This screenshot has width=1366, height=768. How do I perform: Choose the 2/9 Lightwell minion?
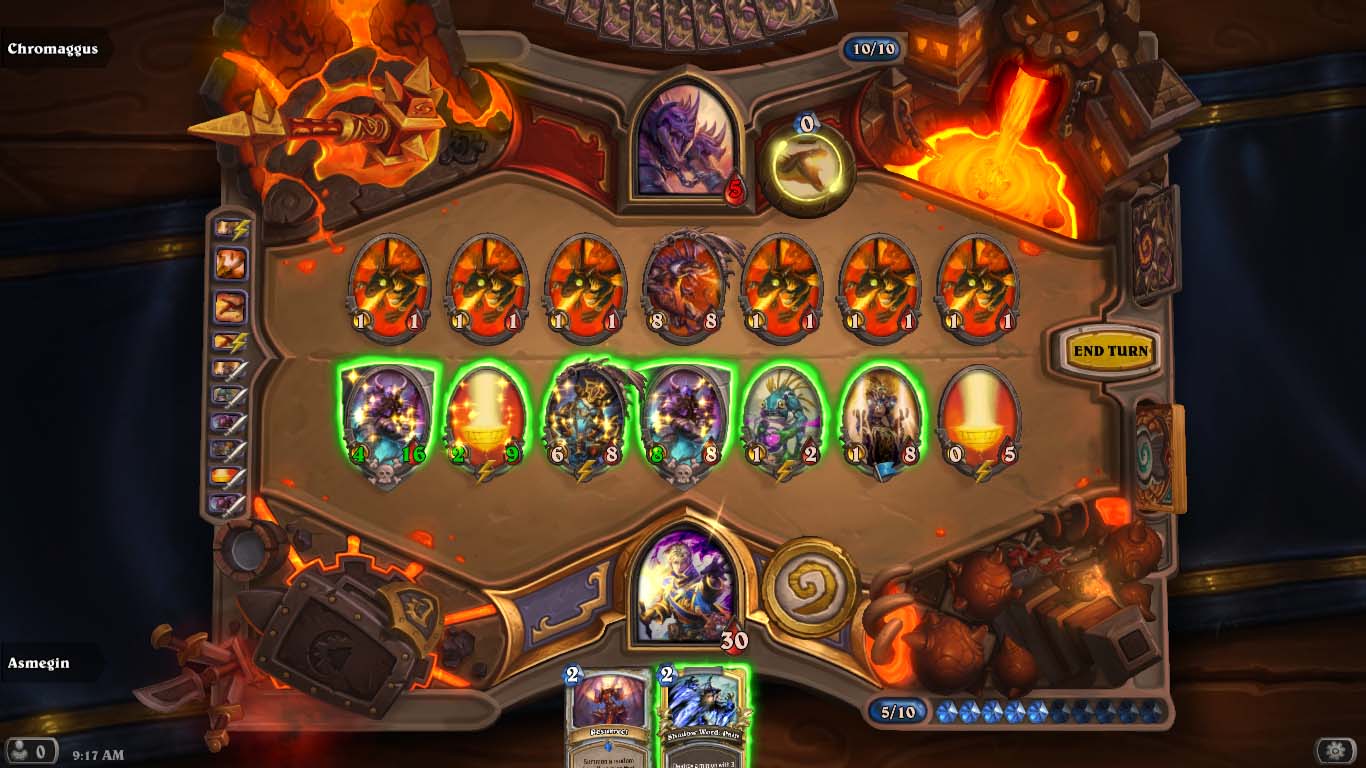[485, 420]
